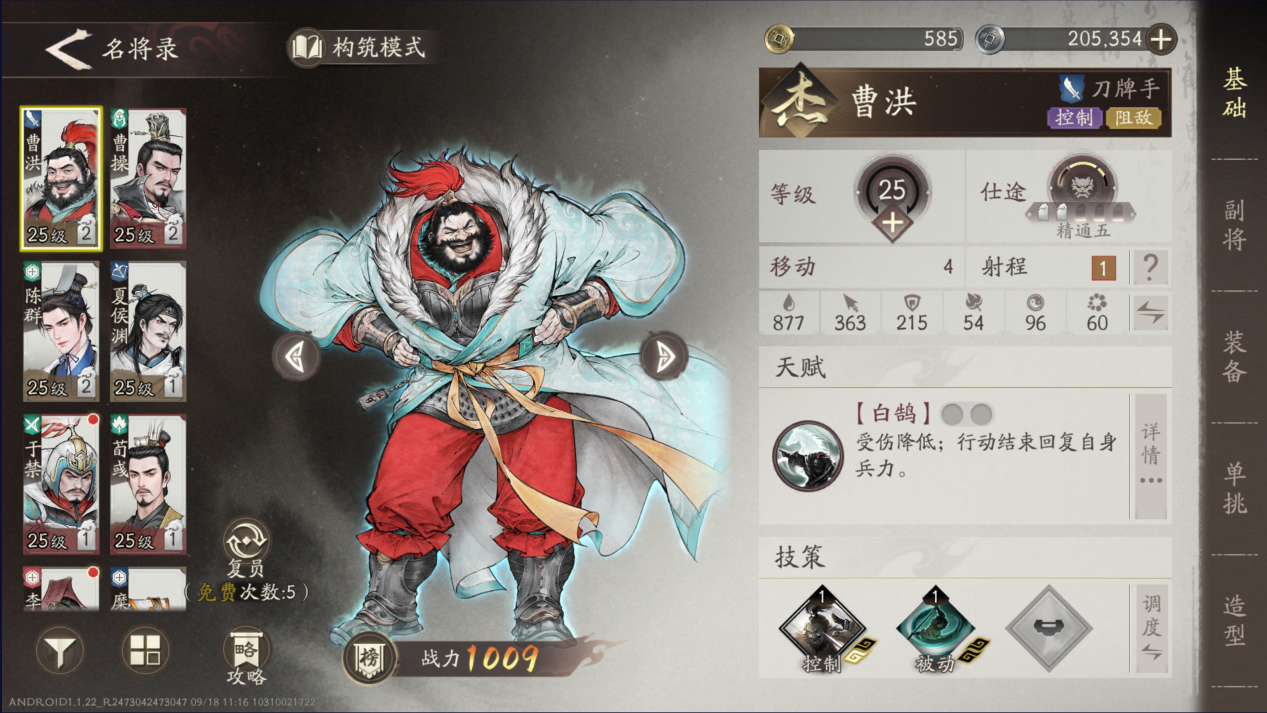Screen dimensions: 1267x713
Task: Show the next hero with right arrow
Action: click(x=663, y=355)
